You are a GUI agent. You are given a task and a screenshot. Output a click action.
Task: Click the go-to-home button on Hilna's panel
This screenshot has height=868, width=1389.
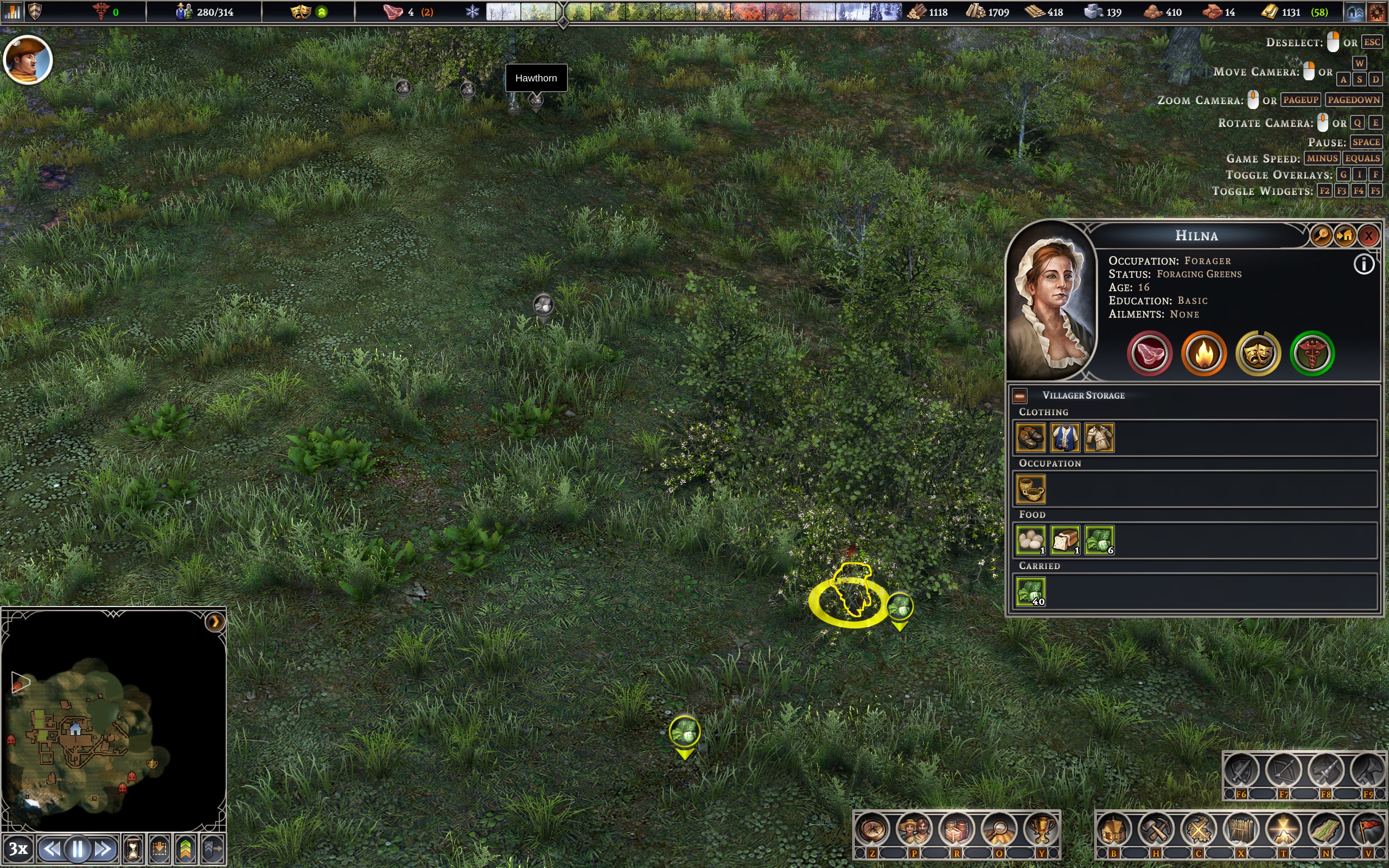click(x=1345, y=235)
